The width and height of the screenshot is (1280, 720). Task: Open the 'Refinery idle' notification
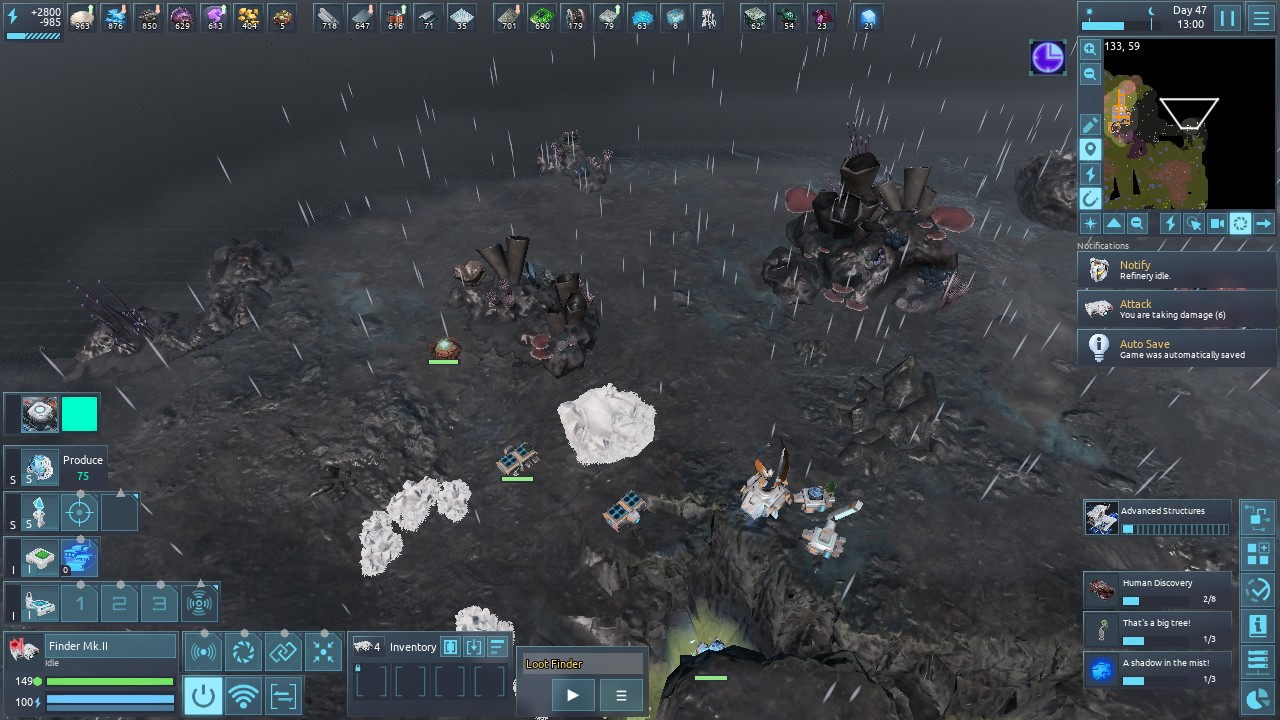tap(1176, 269)
